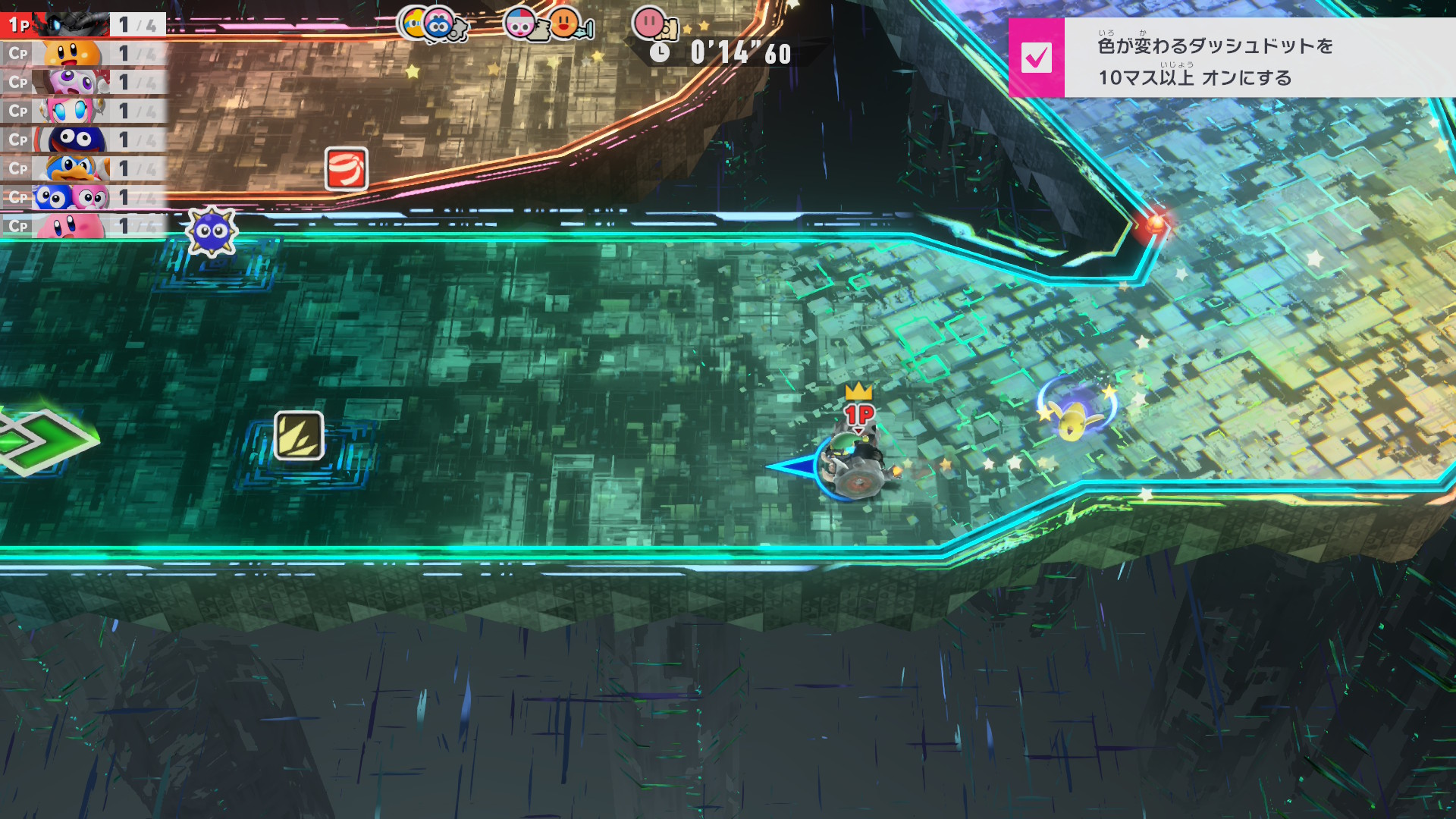Pick Kirby's row in the standings list
This screenshot has width=1456, height=819.
click(83, 226)
